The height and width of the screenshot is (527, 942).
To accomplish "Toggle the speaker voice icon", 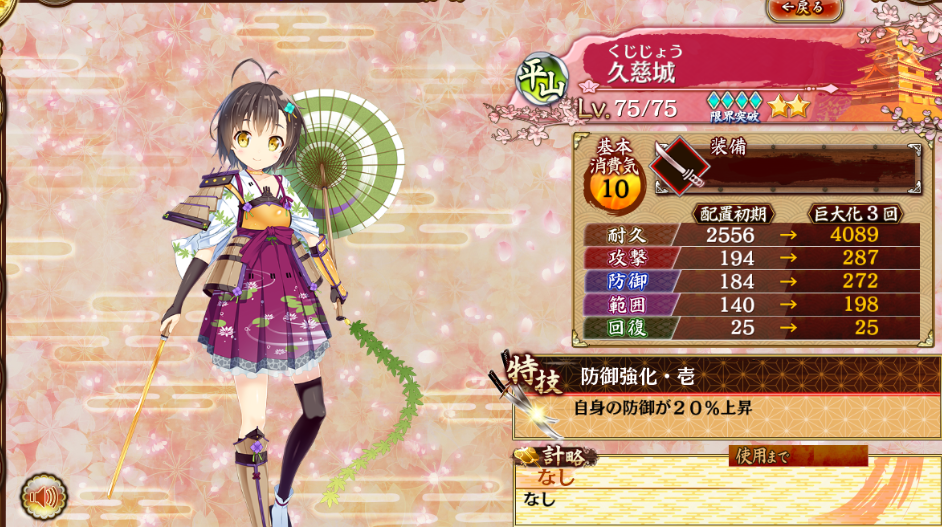I will pyautogui.click(x=44, y=496).
